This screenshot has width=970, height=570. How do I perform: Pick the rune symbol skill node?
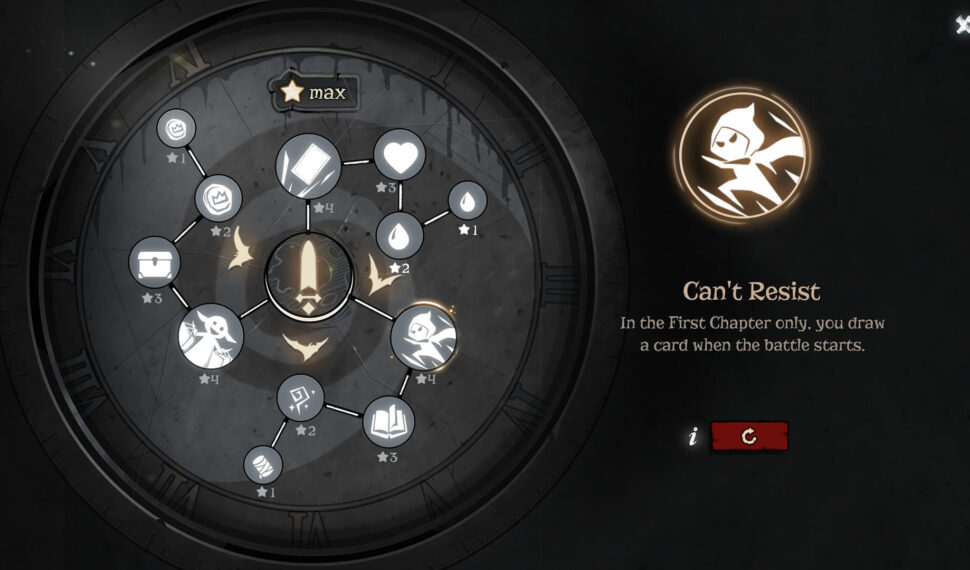coord(301,399)
